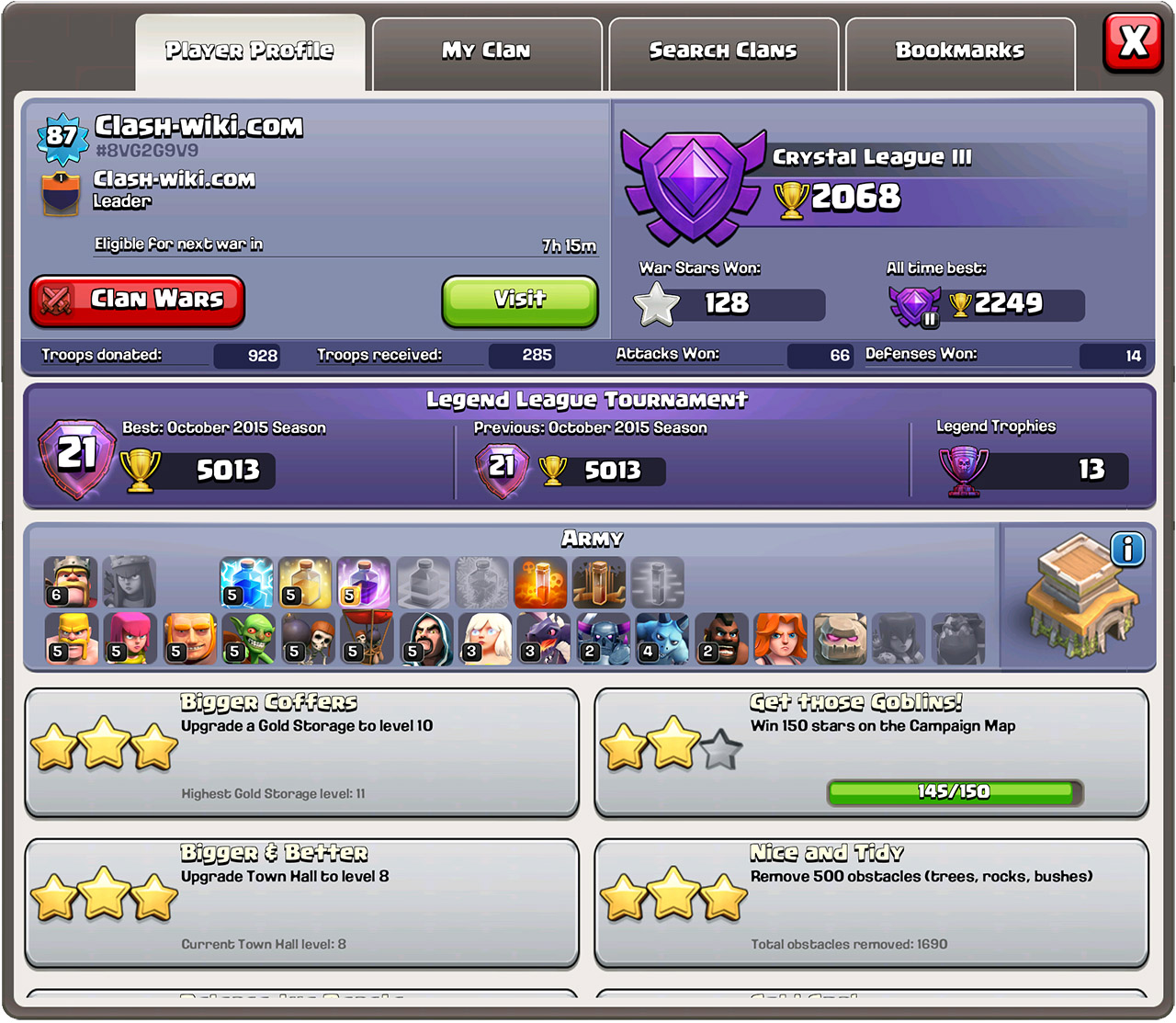Screen dimensions: 1176x1023
Task: Select the Rage Spell icon
Action: coord(365,582)
